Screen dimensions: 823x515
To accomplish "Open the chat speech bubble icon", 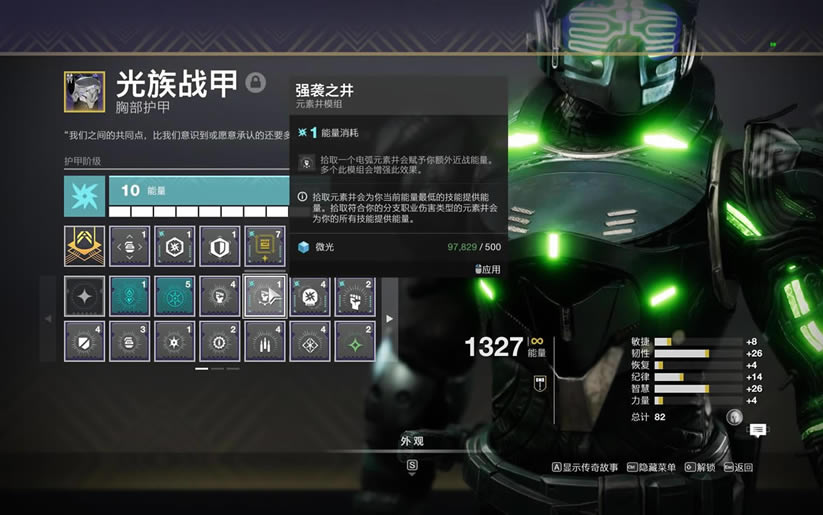I will (x=758, y=430).
